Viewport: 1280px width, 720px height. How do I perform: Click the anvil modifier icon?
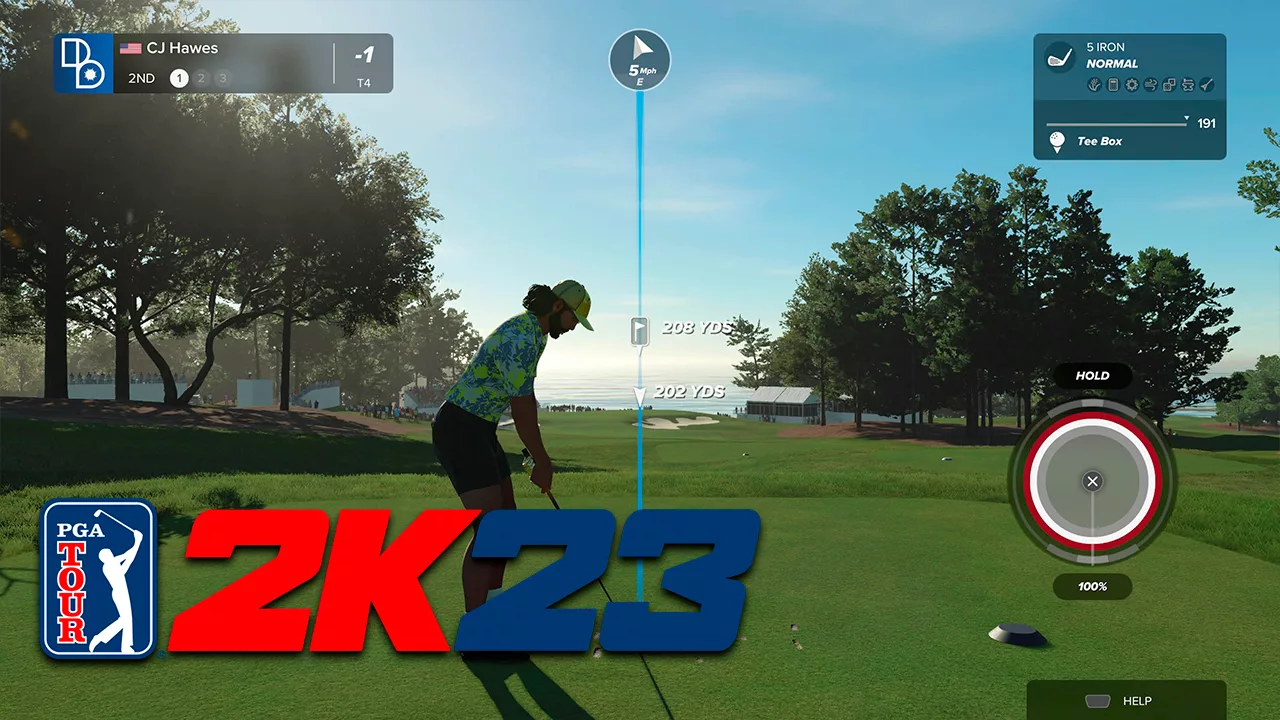coord(1188,86)
